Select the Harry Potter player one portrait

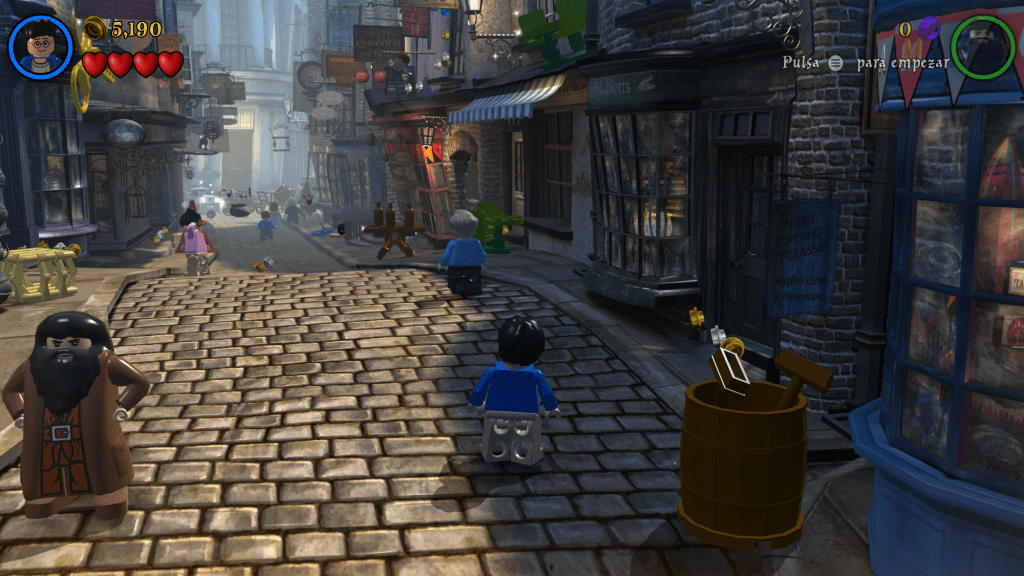pyautogui.click(x=41, y=47)
